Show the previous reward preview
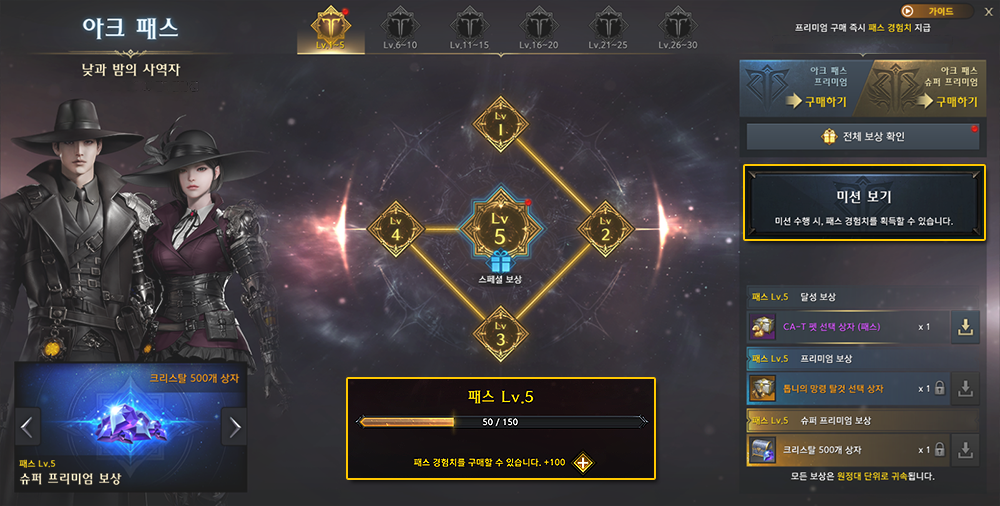The image size is (1000, 506). (28, 427)
